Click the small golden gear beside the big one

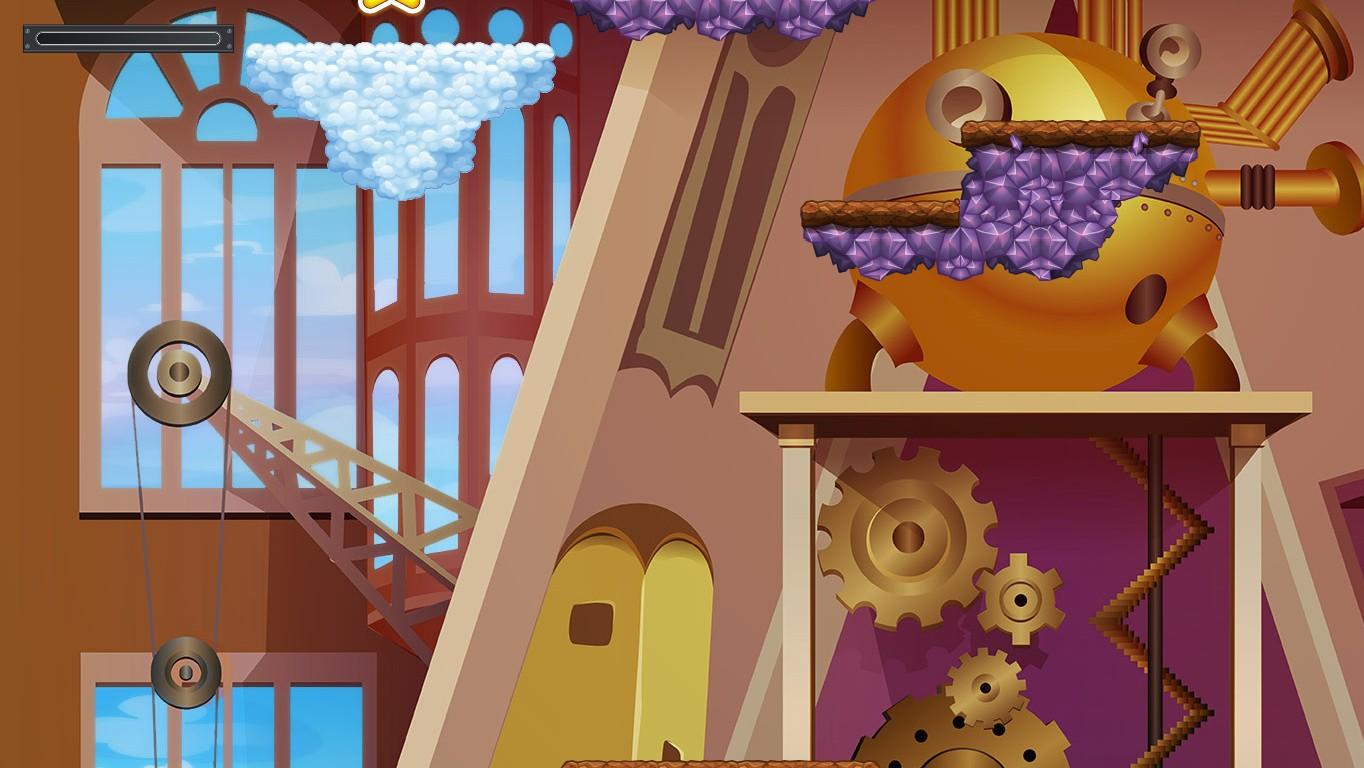click(1020, 600)
